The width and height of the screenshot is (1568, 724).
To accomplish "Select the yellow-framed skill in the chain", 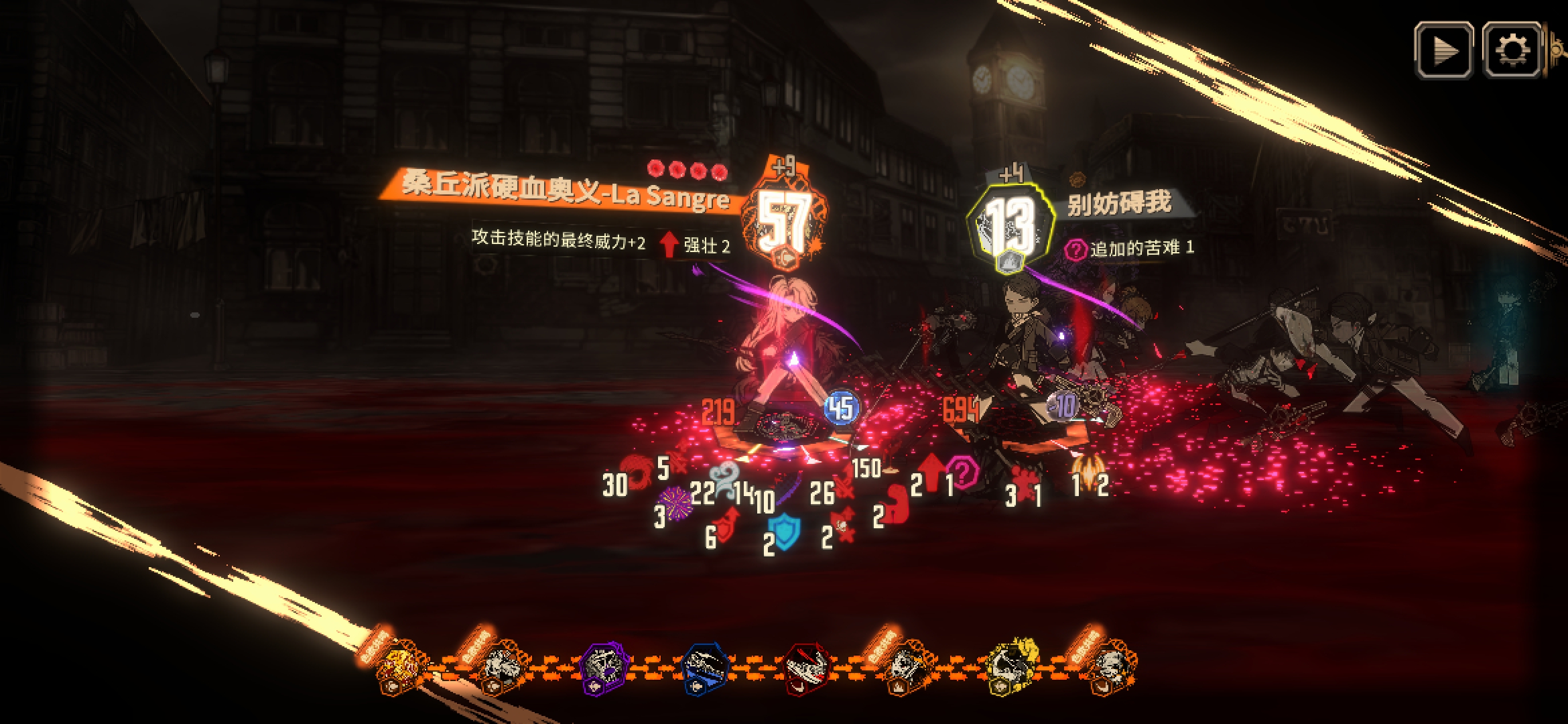I will click(x=1013, y=667).
